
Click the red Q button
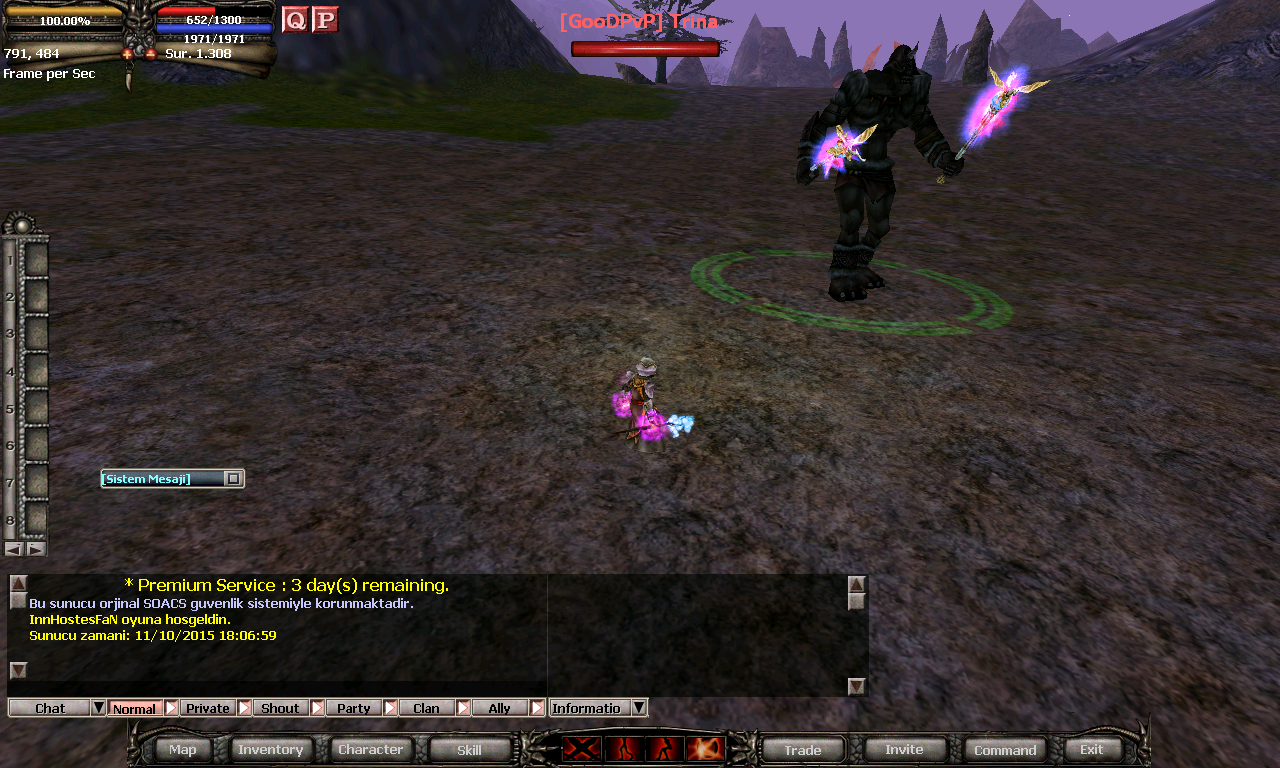click(x=295, y=19)
